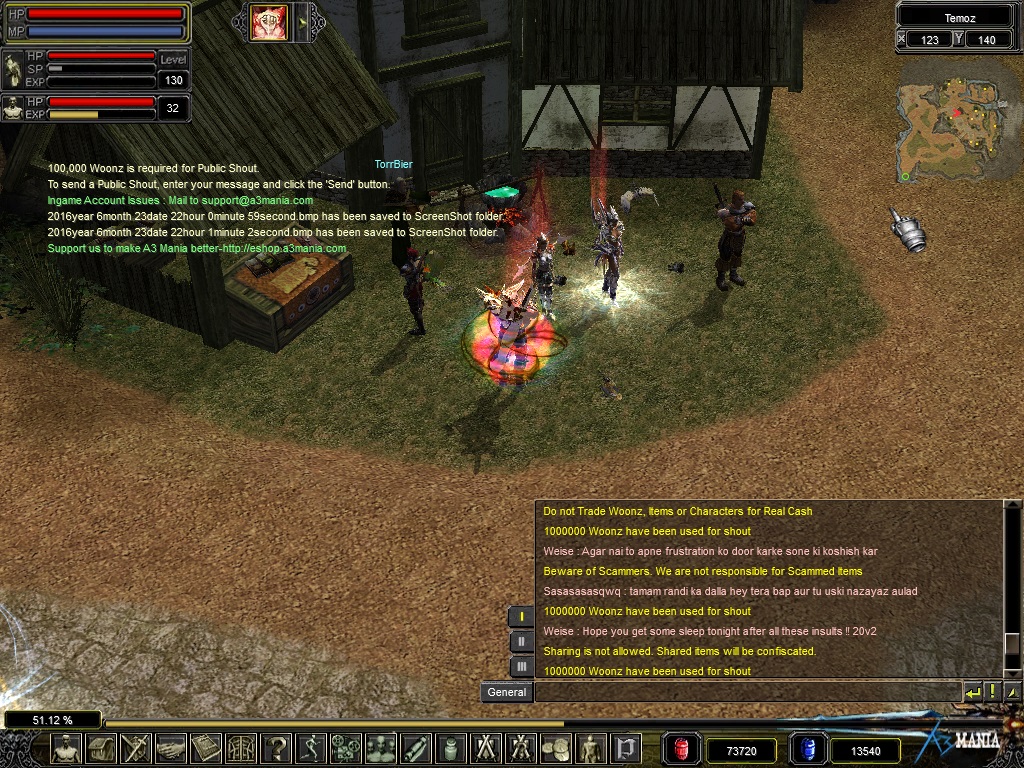Screen dimensions: 1024x768
Task: Use the red HP potion slot
Action: point(682,749)
